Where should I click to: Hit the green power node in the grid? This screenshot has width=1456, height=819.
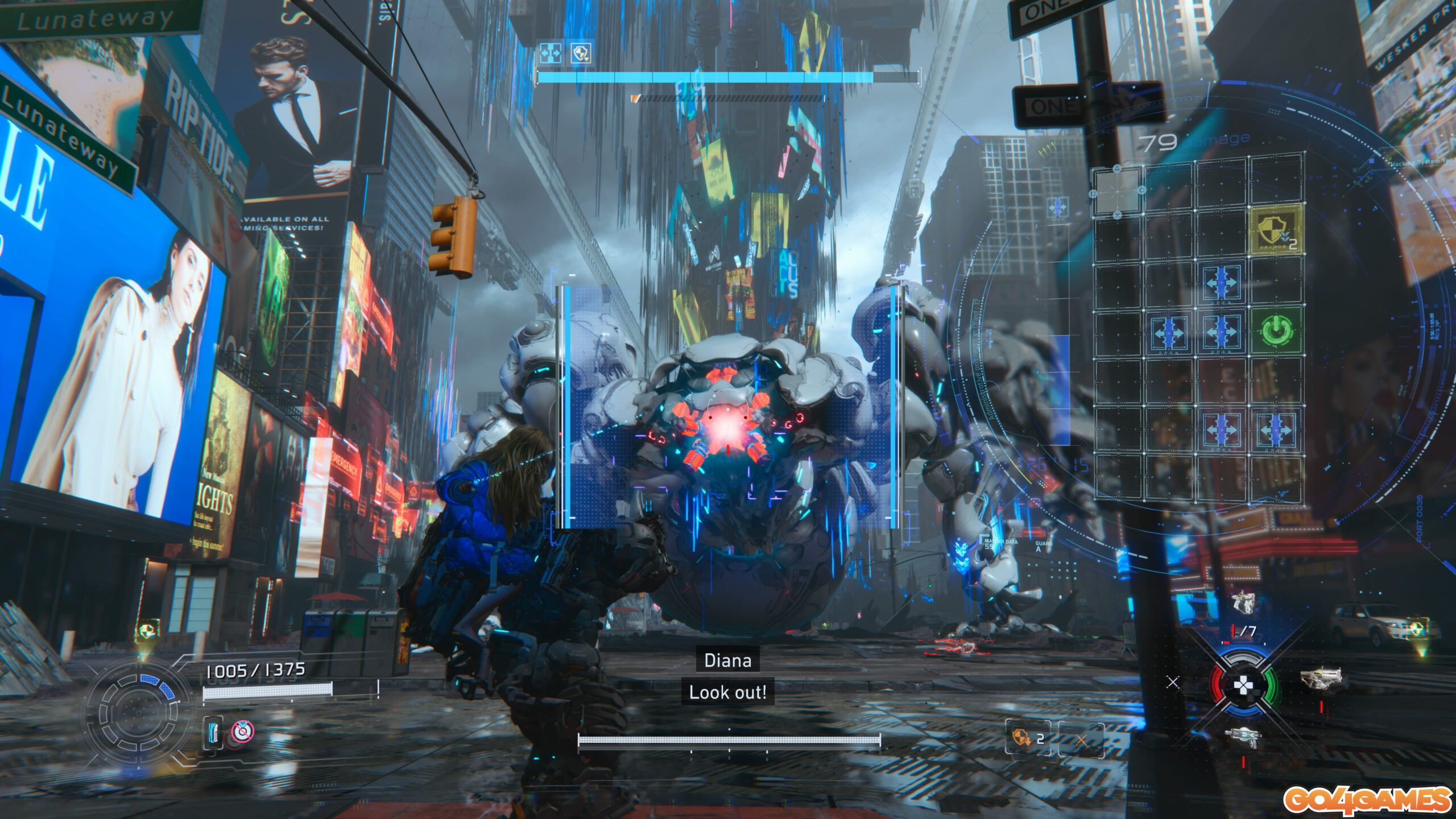point(1275,330)
